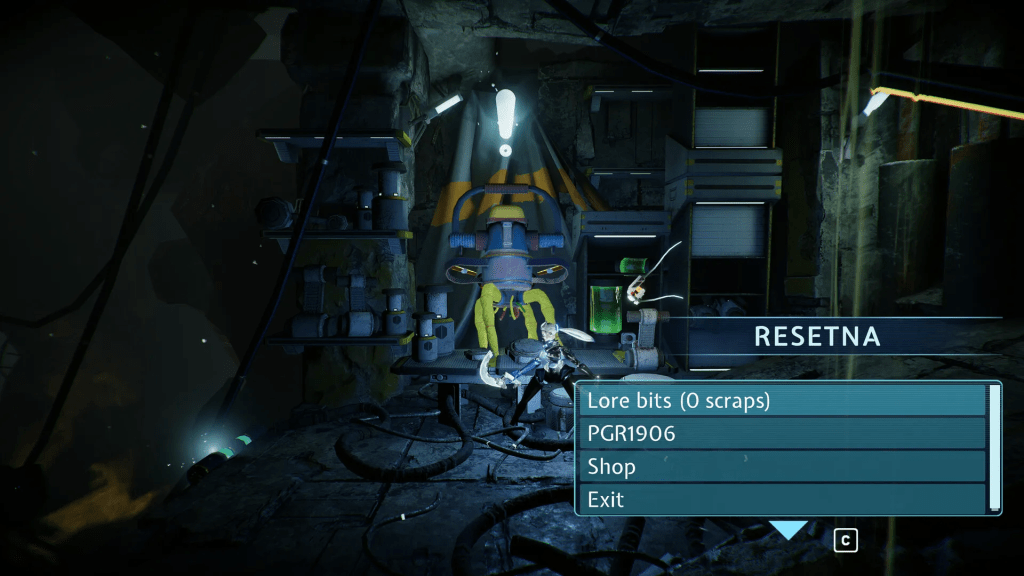Click the dialogue list scrollbar
Image resolution: width=1024 pixels, height=576 pixels.
tap(994, 448)
